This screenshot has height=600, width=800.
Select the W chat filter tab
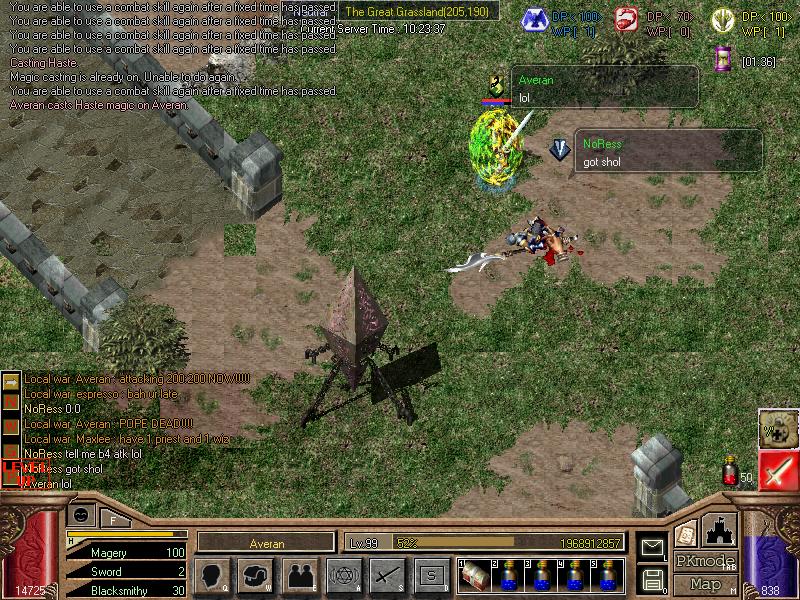click(12, 423)
